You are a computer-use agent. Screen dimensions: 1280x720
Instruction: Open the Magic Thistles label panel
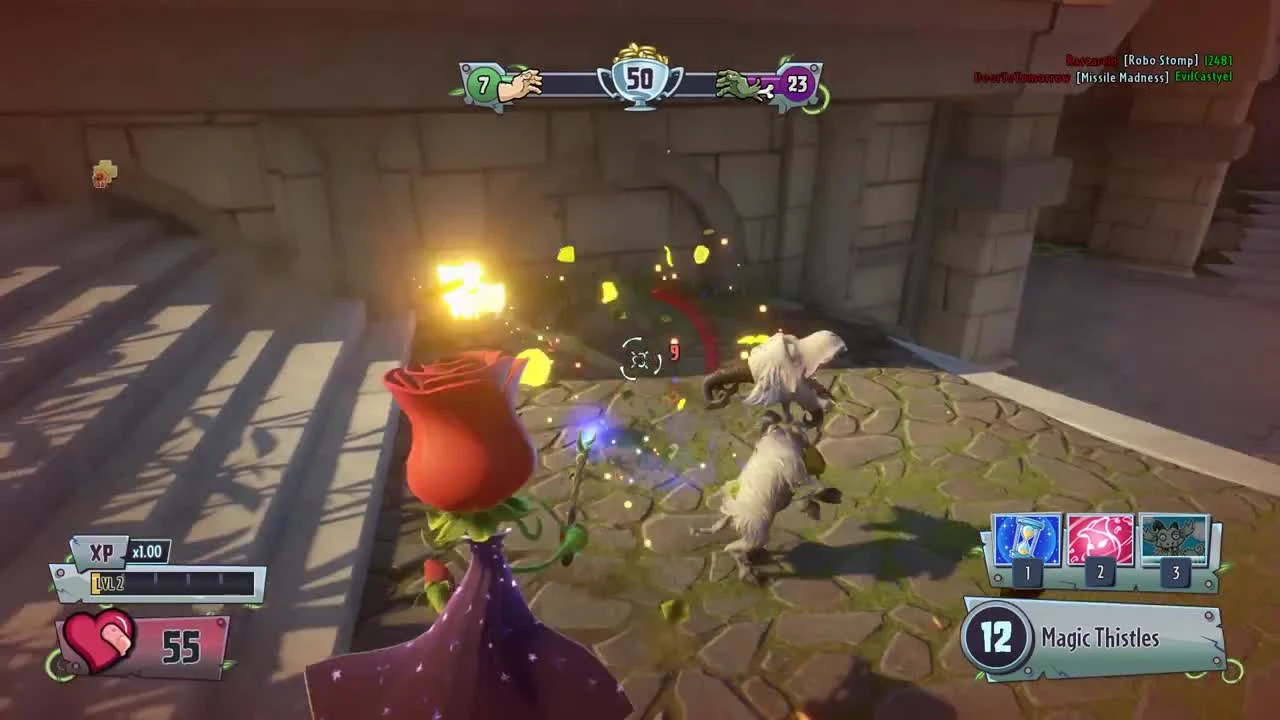pos(1100,638)
